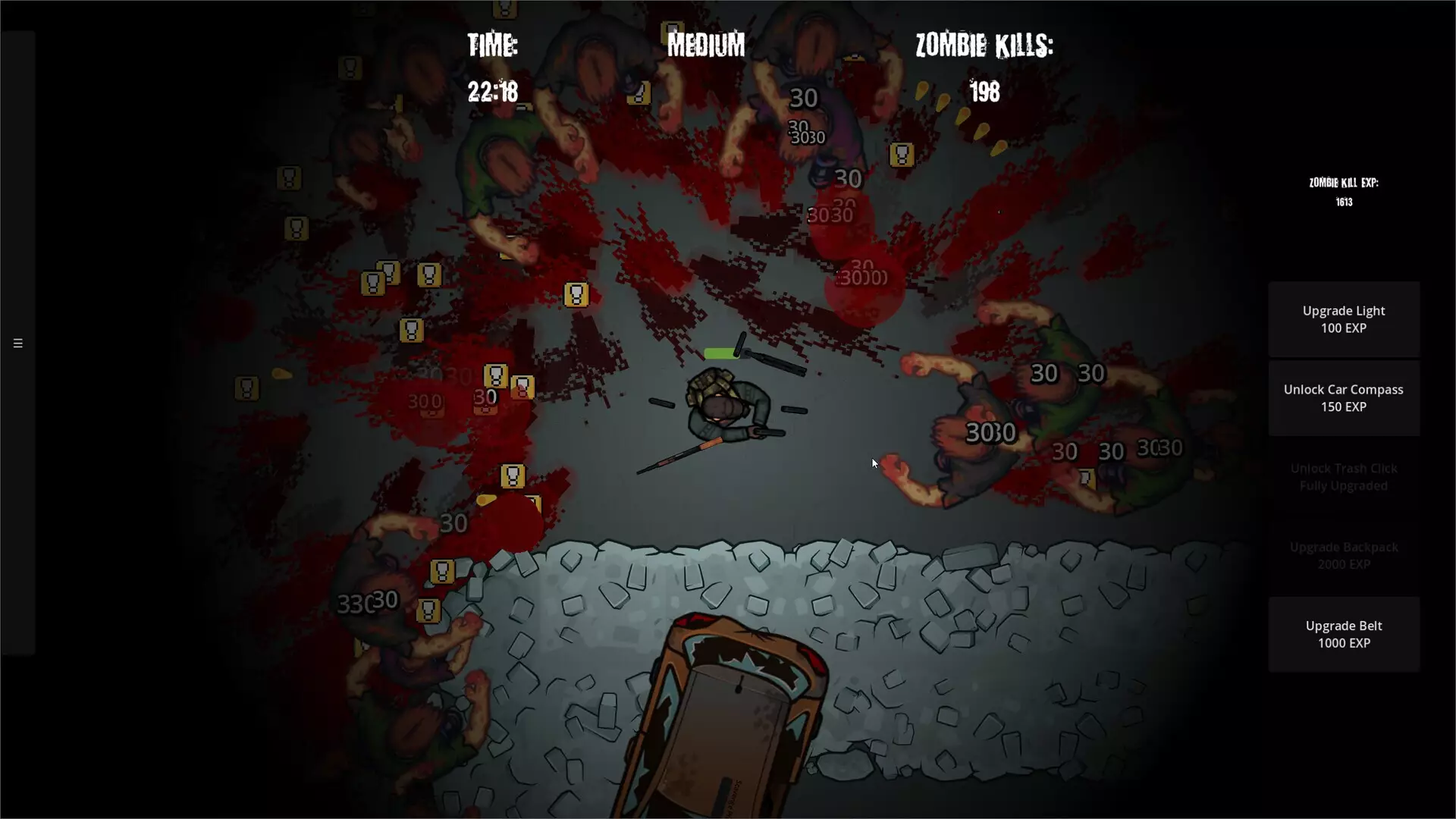Click the Upgrade Belt 1000 EXP button

(x=1343, y=634)
